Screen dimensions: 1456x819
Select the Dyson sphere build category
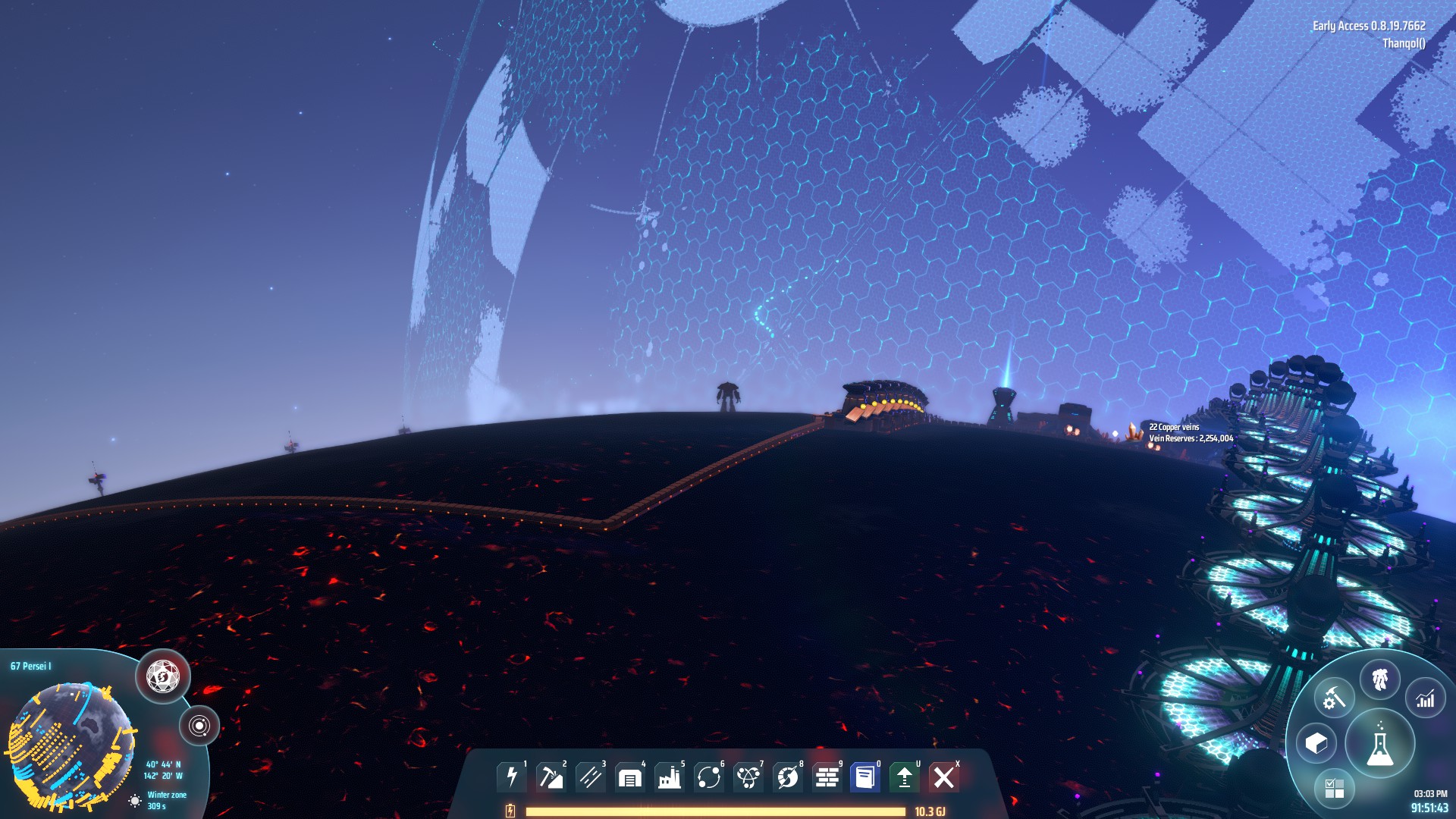click(787, 777)
